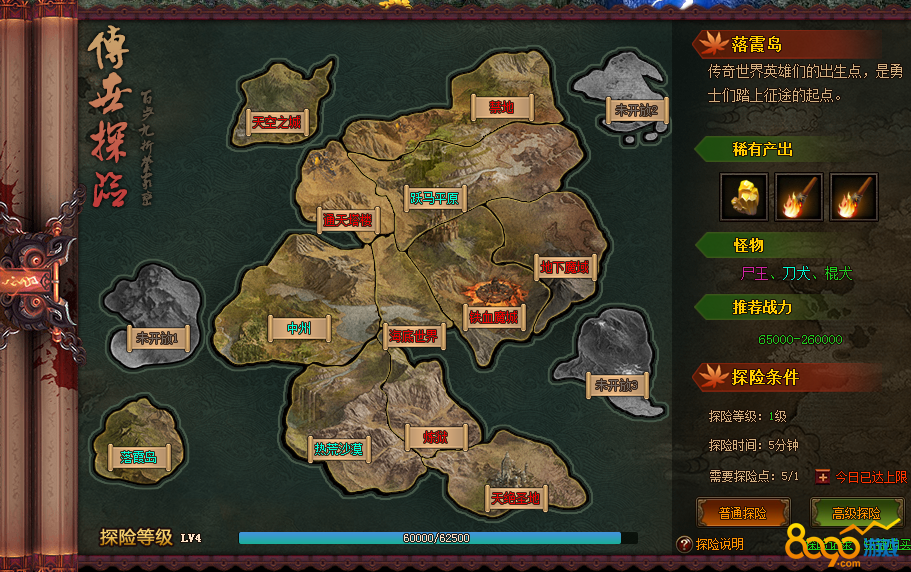Inspect the gold ore rare drop icon
The height and width of the screenshot is (572, 911).
pyautogui.click(x=744, y=197)
